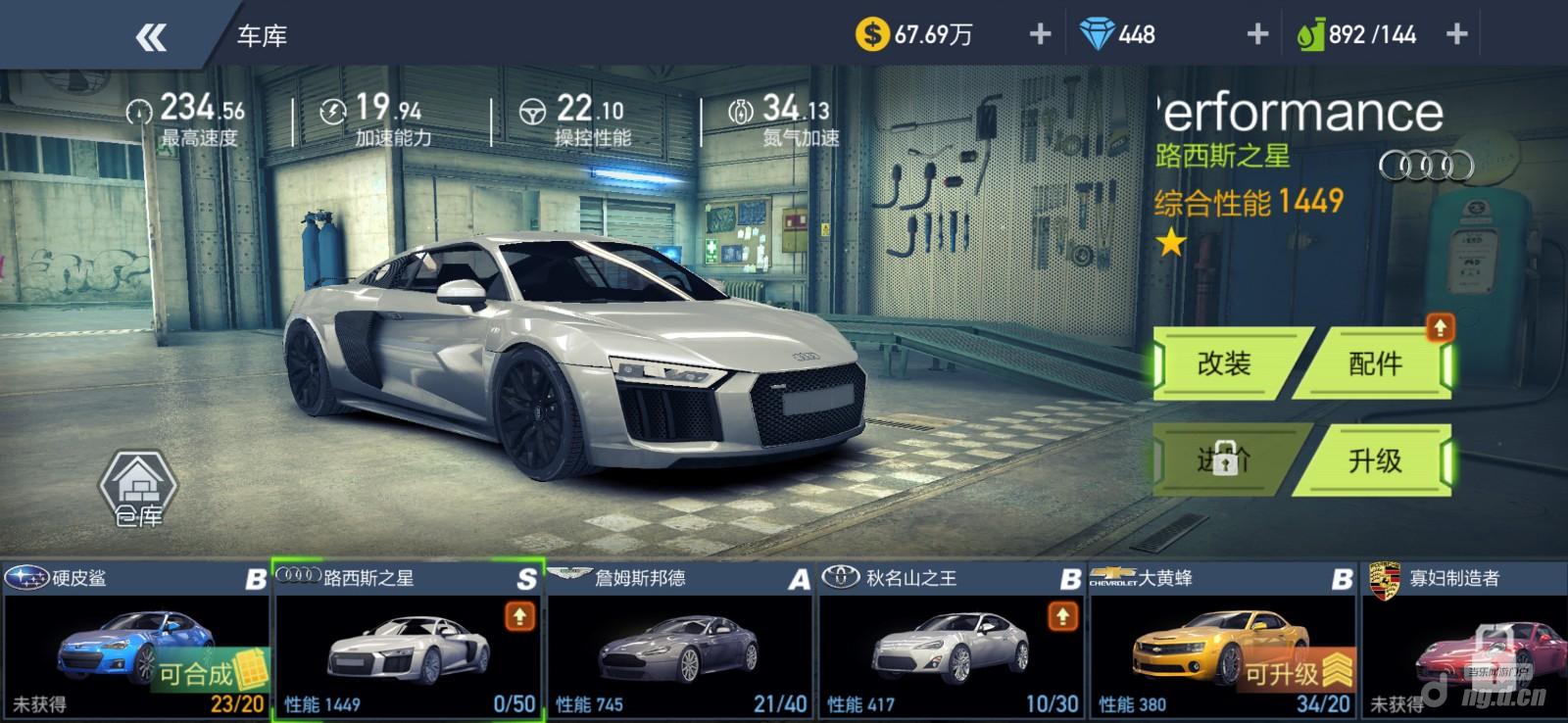1568x723 pixels.
Task: Add more gold coins with the plus
Action: pyautogui.click(x=1040, y=35)
